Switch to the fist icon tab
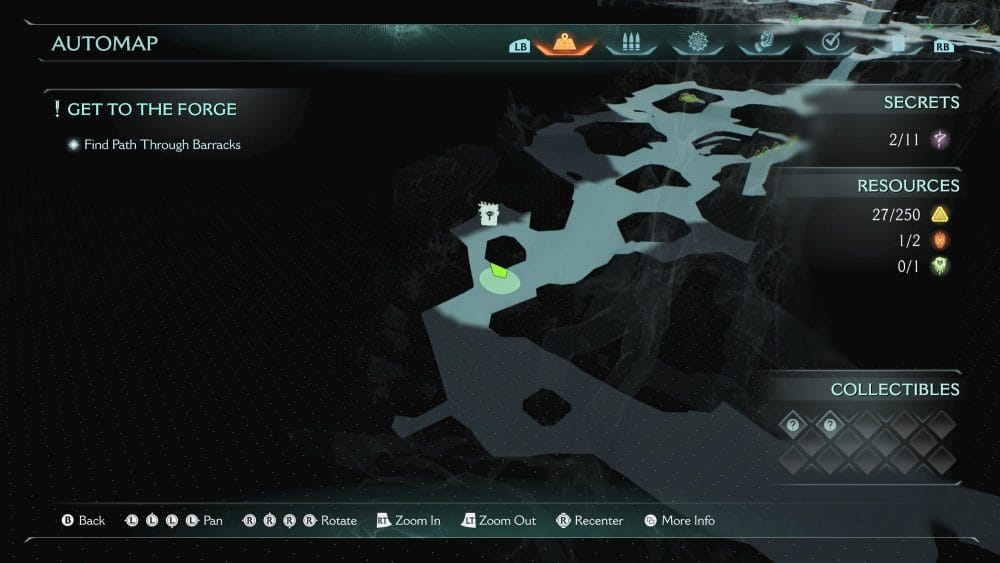 761,43
